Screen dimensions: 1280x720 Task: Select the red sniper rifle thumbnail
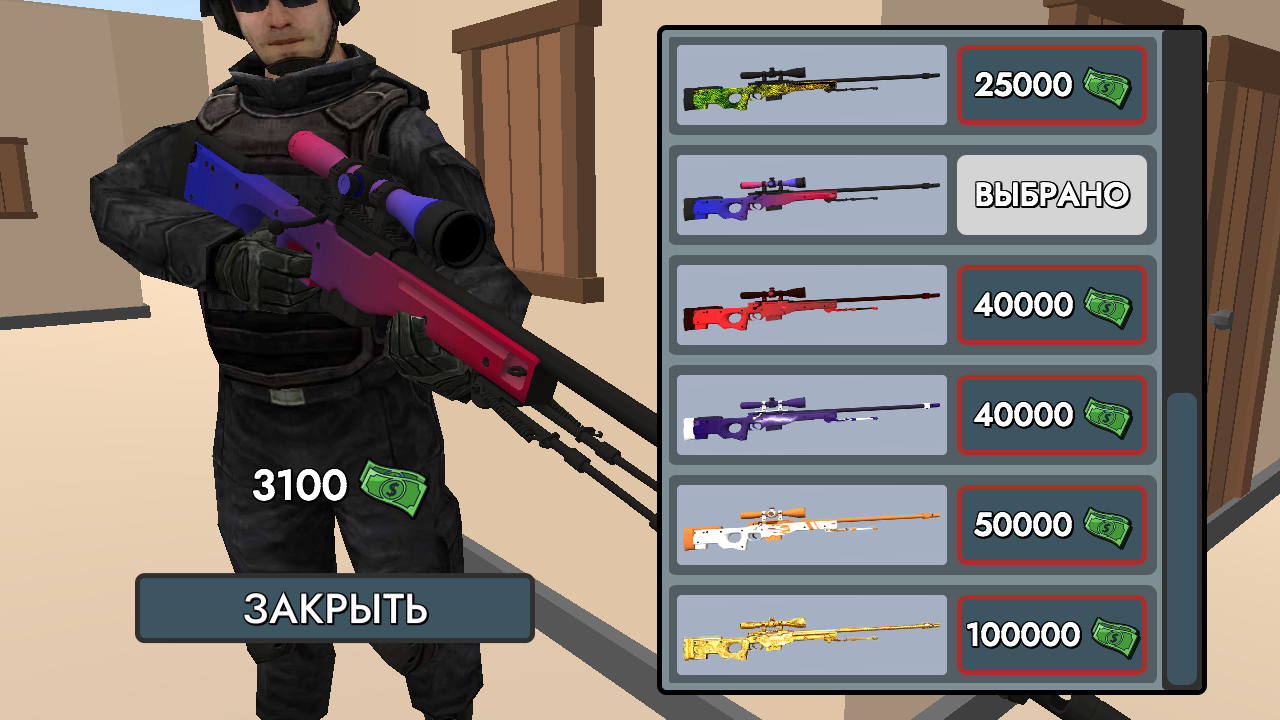click(810, 305)
